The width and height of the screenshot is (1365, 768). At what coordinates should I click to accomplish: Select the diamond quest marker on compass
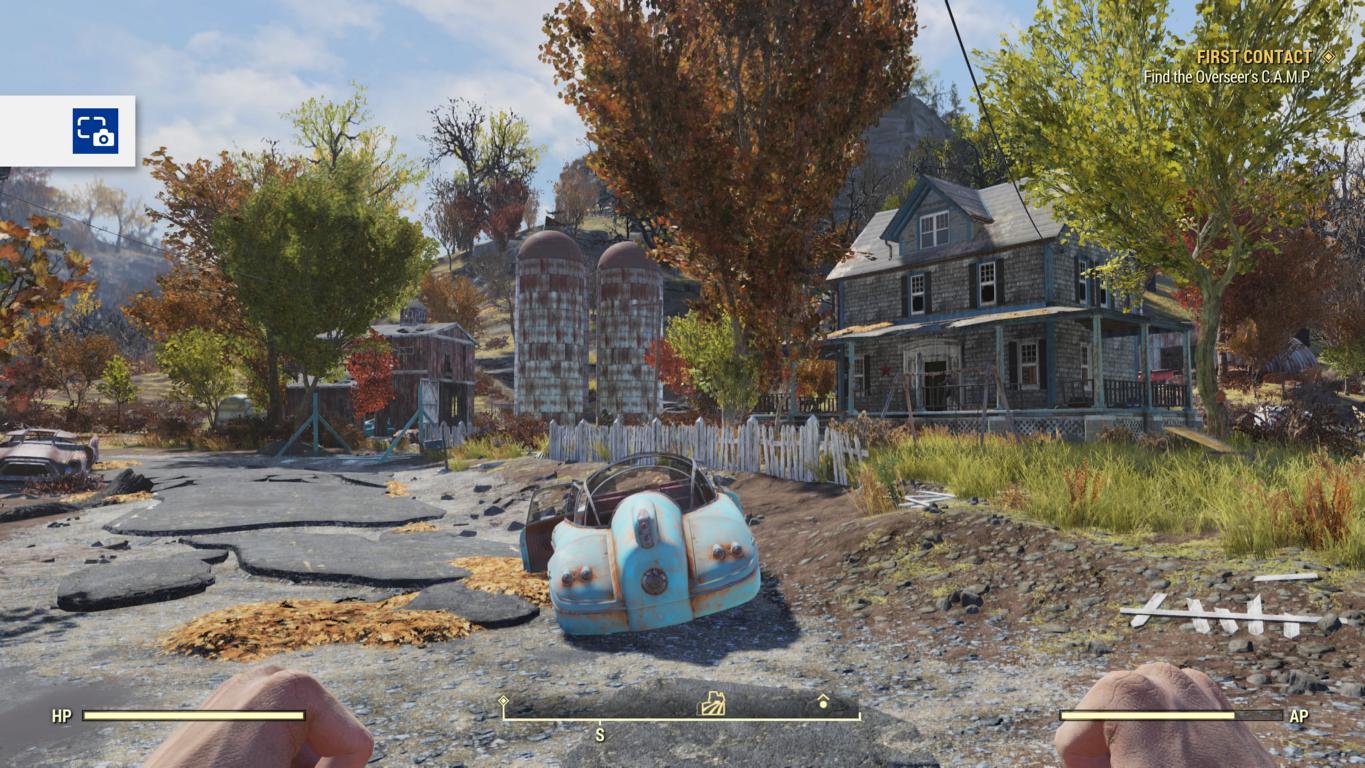click(x=503, y=701)
